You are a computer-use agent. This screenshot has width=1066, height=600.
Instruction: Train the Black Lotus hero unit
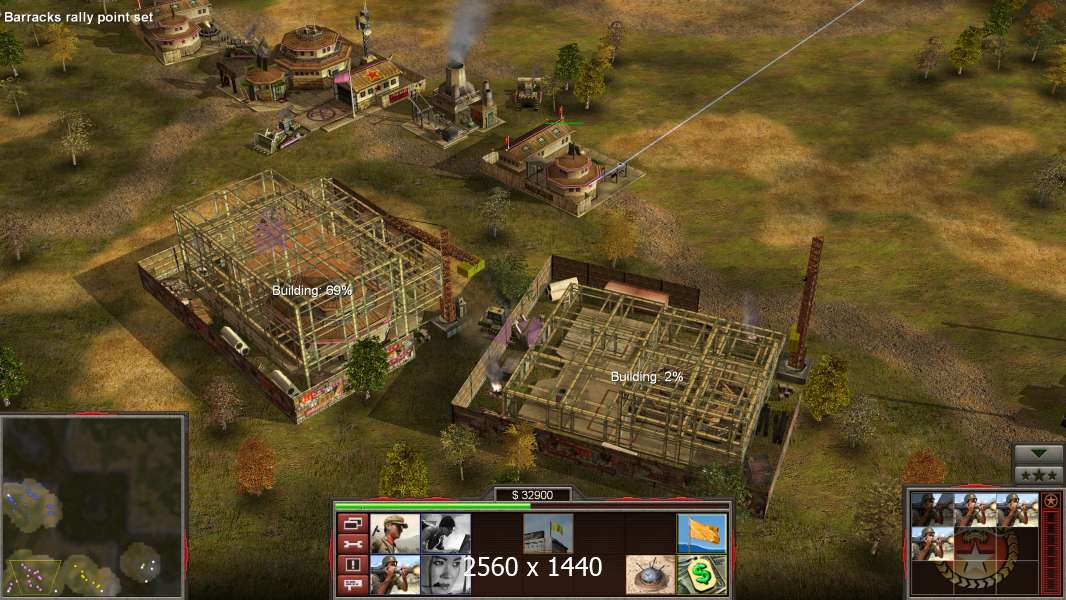(445, 574)
